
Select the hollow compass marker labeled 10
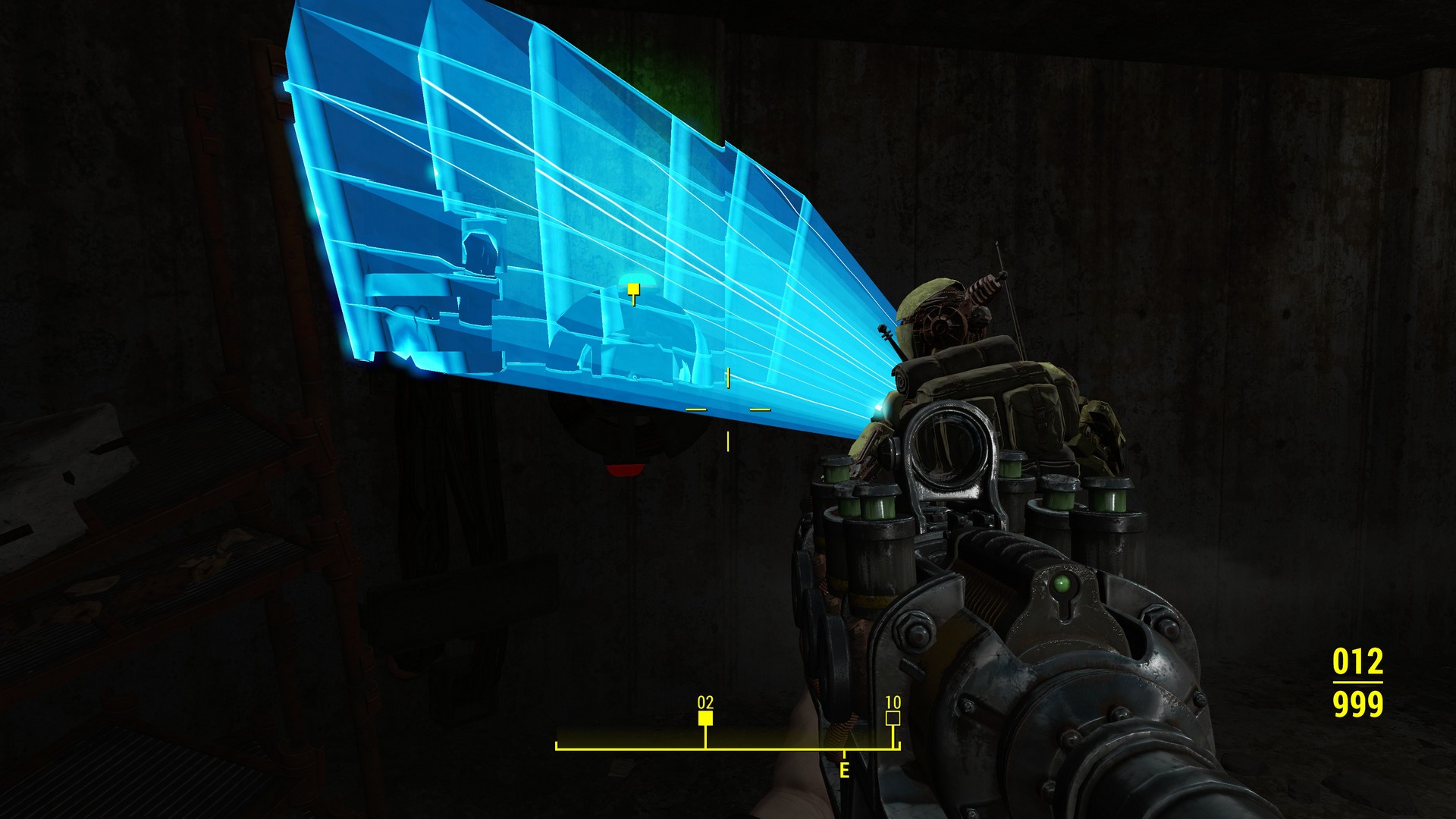click(x=893, y=718)
